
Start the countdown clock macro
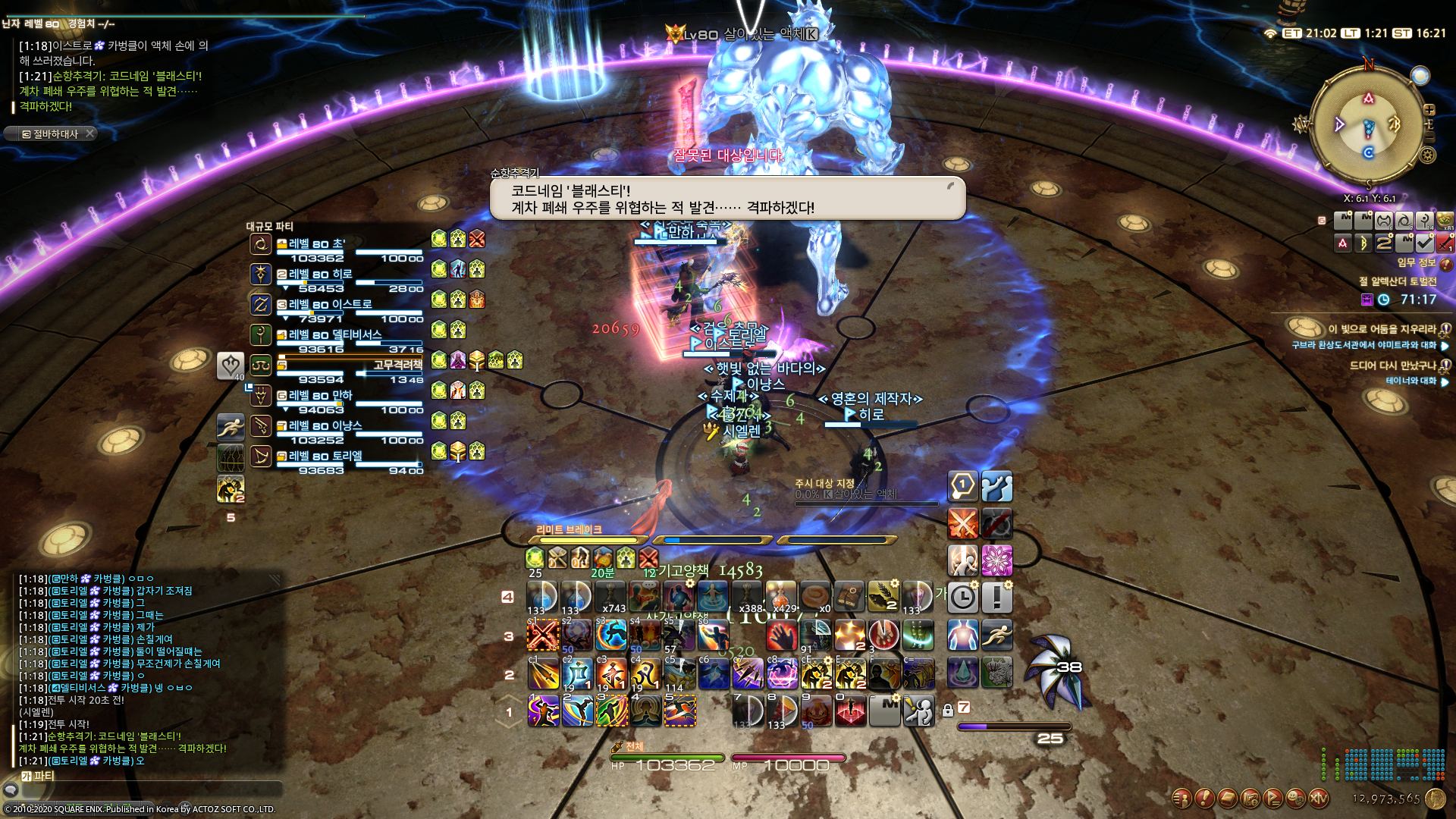point(963,598)
